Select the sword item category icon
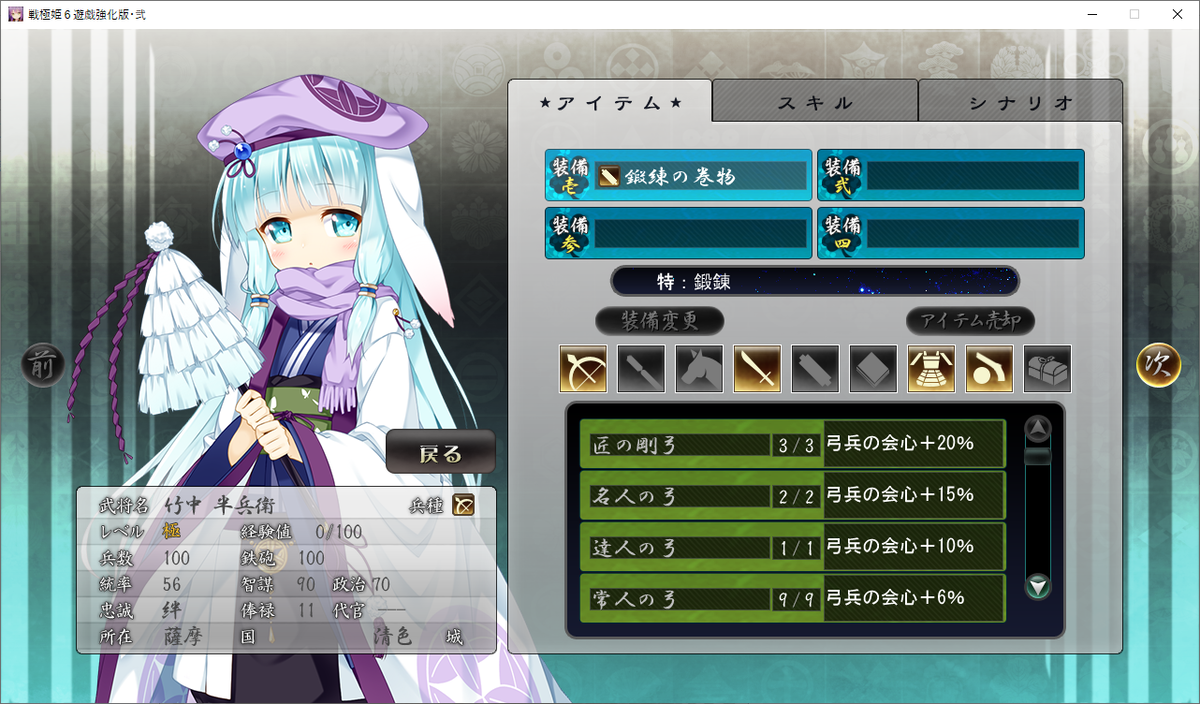 point(757,369)
